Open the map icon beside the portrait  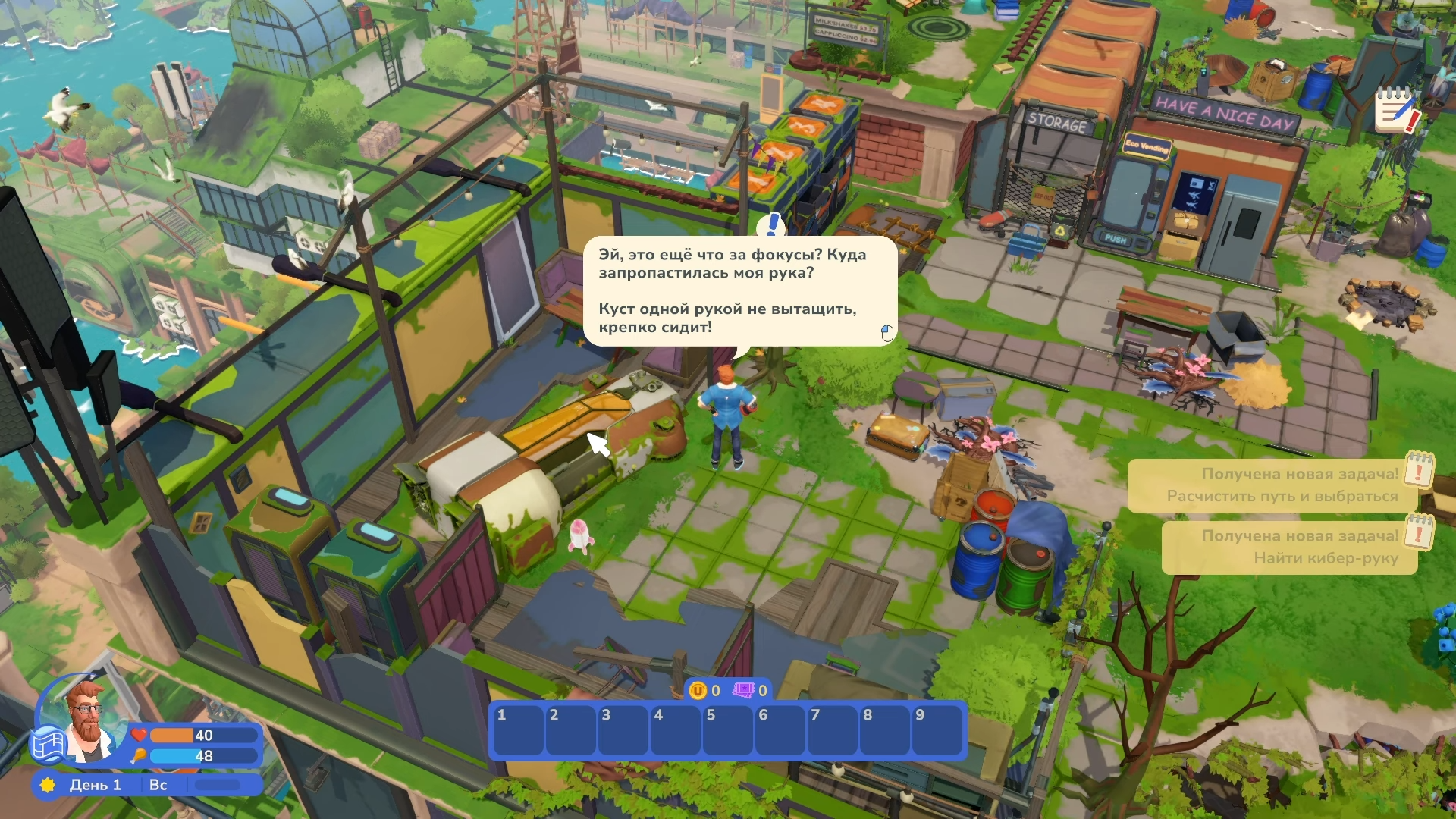coord(49,745)
